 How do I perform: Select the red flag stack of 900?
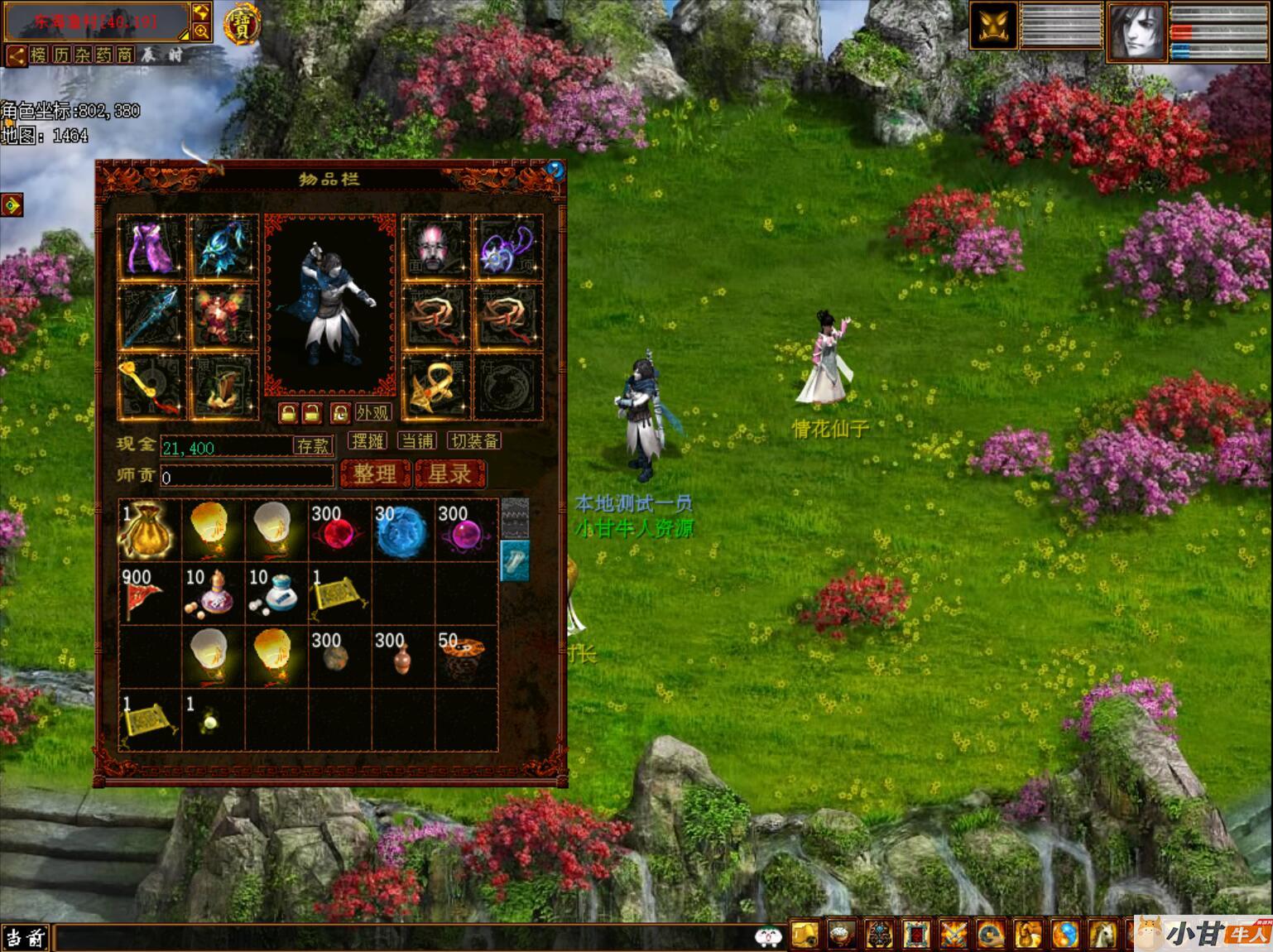(149, 594)
